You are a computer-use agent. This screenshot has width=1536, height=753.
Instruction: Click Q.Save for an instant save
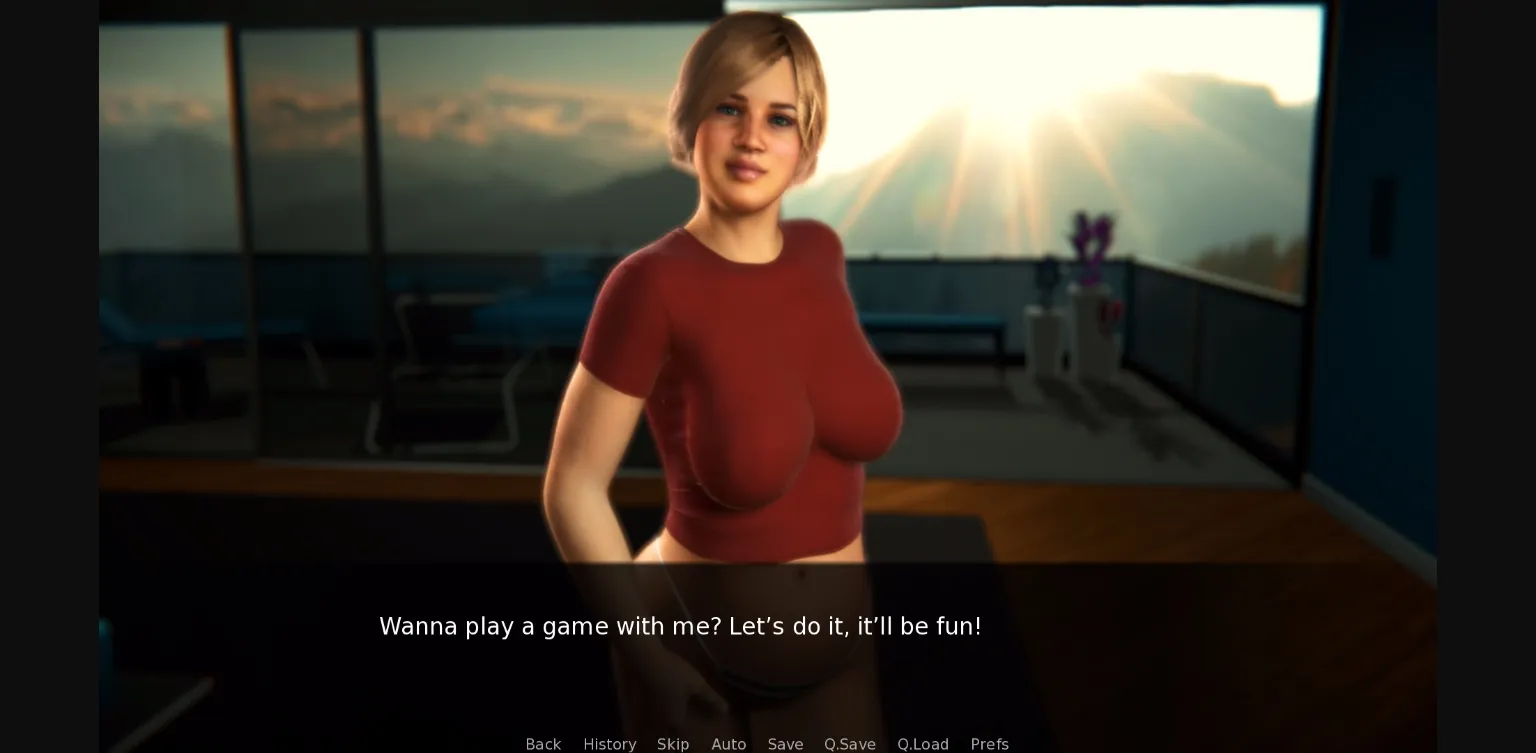[x=849, y=744]
